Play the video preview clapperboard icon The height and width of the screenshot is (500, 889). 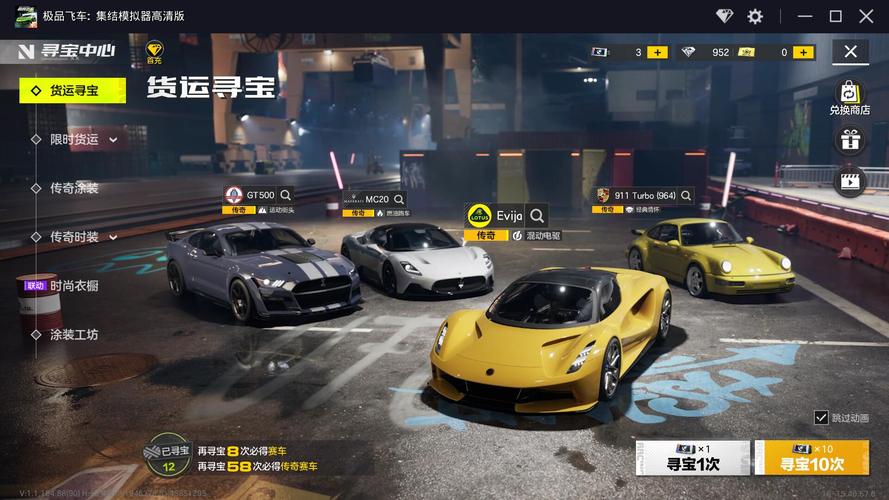pyautogui.click(x=850, y=181)
